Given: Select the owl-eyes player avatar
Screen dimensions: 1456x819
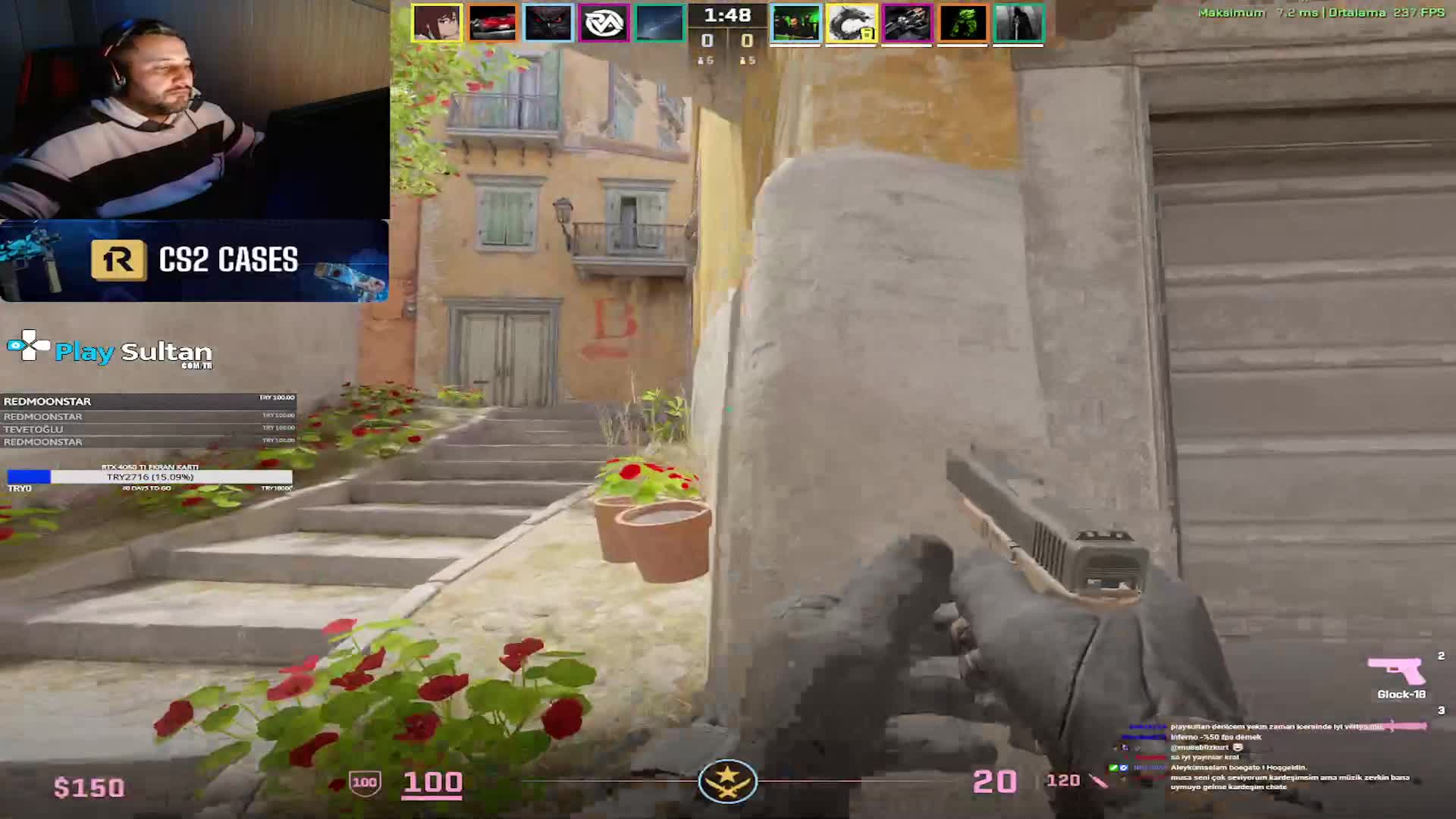Looking at the screenshot, I should tap(548, 23).
